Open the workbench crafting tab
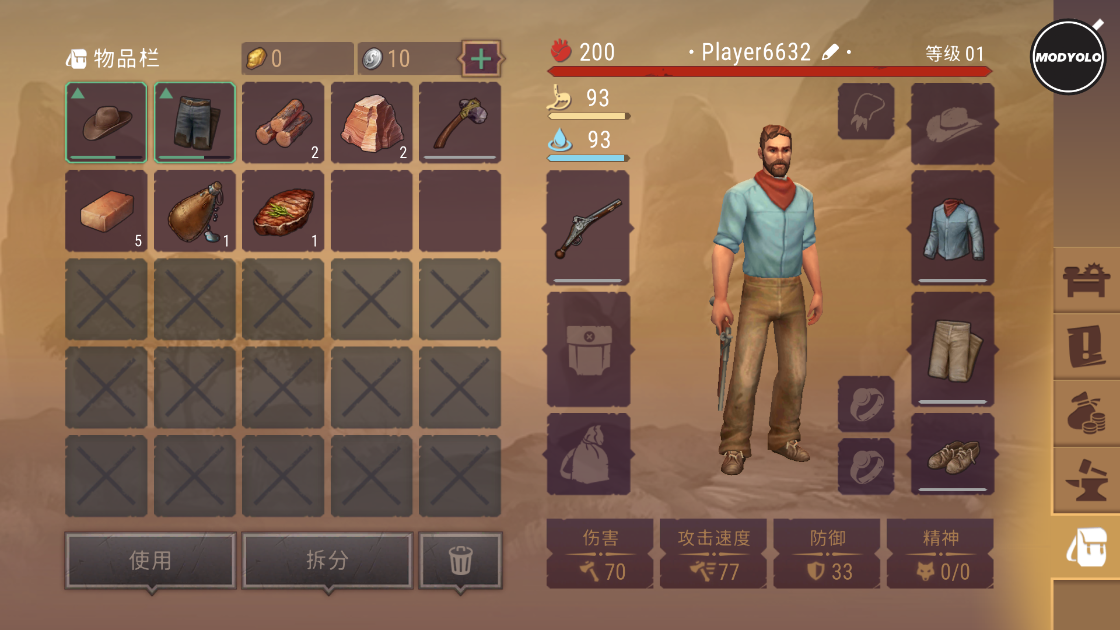Viewport: 1120px width, 630px height. 1085,281
